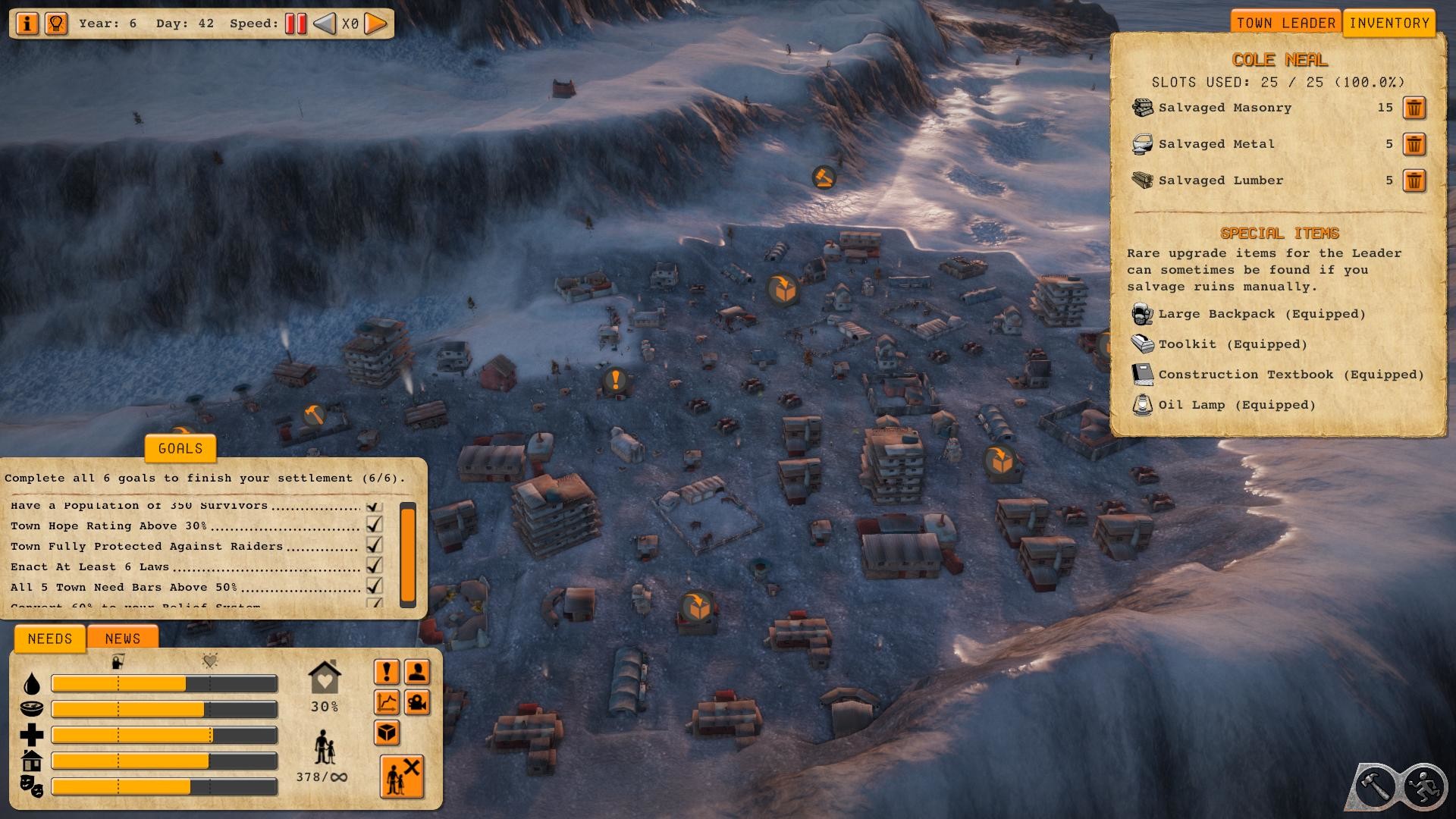Image resolution: width=1456 pixels, height=819 pixels.
Task: Trash the Salvaged Metal stack
Action: click(1414, 144)
